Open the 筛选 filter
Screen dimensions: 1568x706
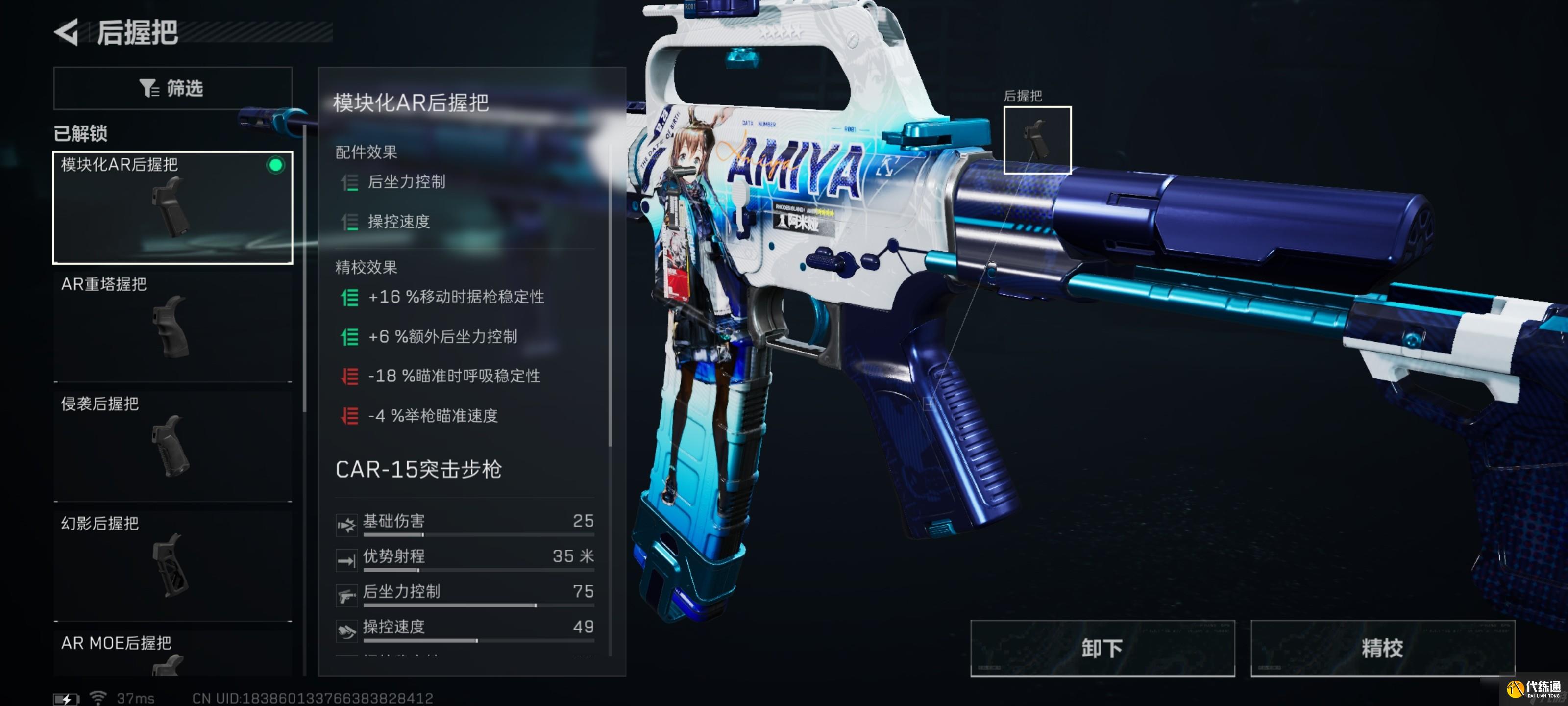point(172,88)
